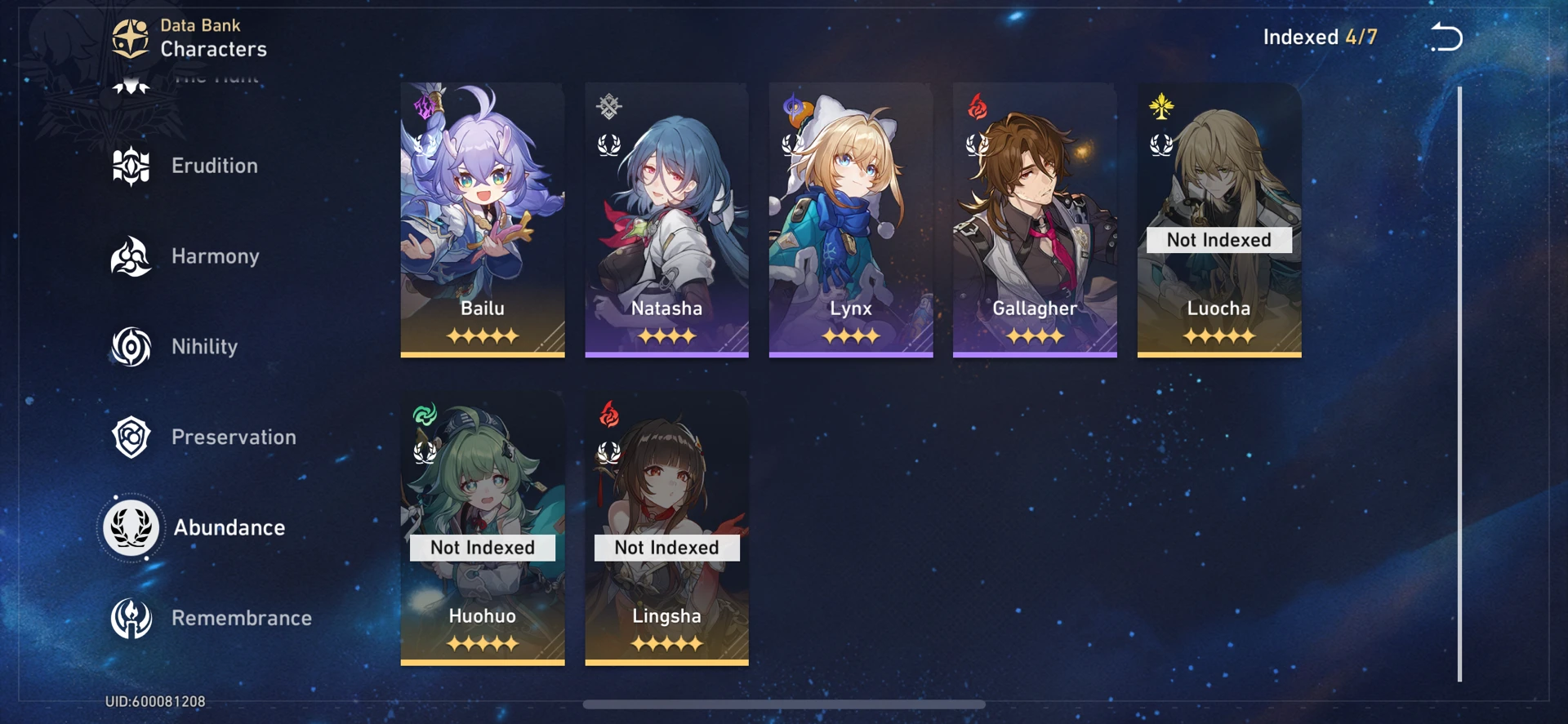Click Lynx's Quantum element icon

(x=791, y=104)
